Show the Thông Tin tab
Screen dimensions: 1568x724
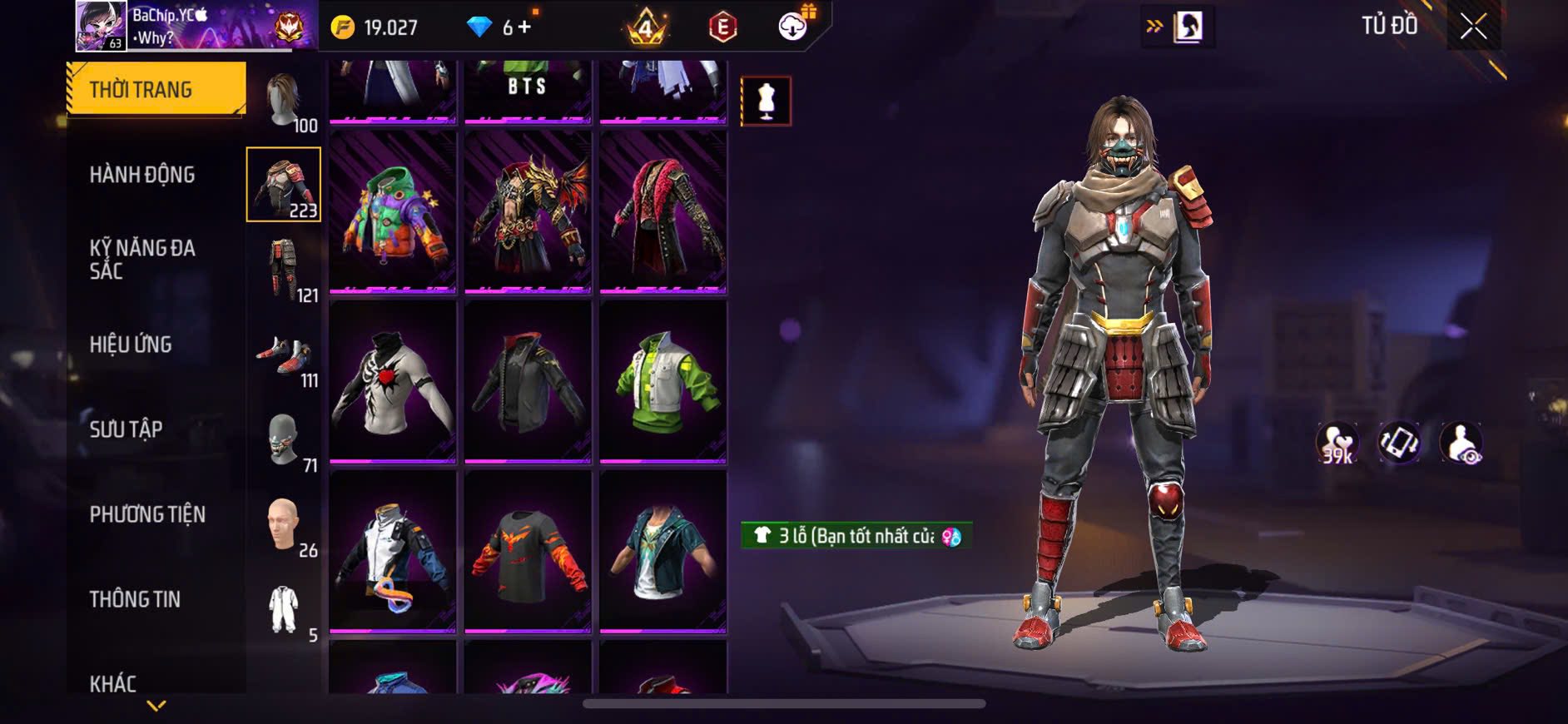point(135,599)
